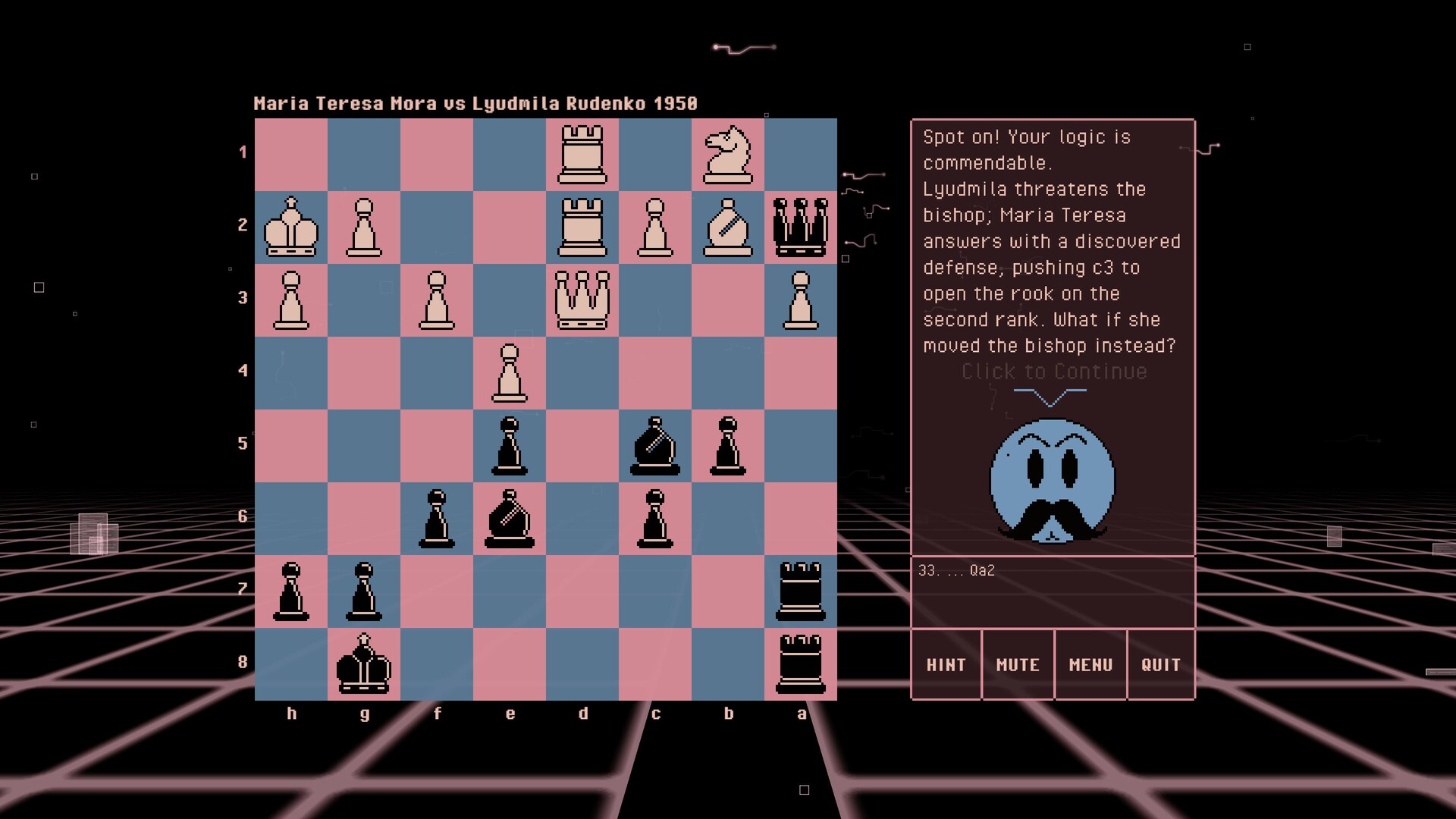Click the white knight on b1
Viewport: 1456px width, 819px height.
[729, 155]
